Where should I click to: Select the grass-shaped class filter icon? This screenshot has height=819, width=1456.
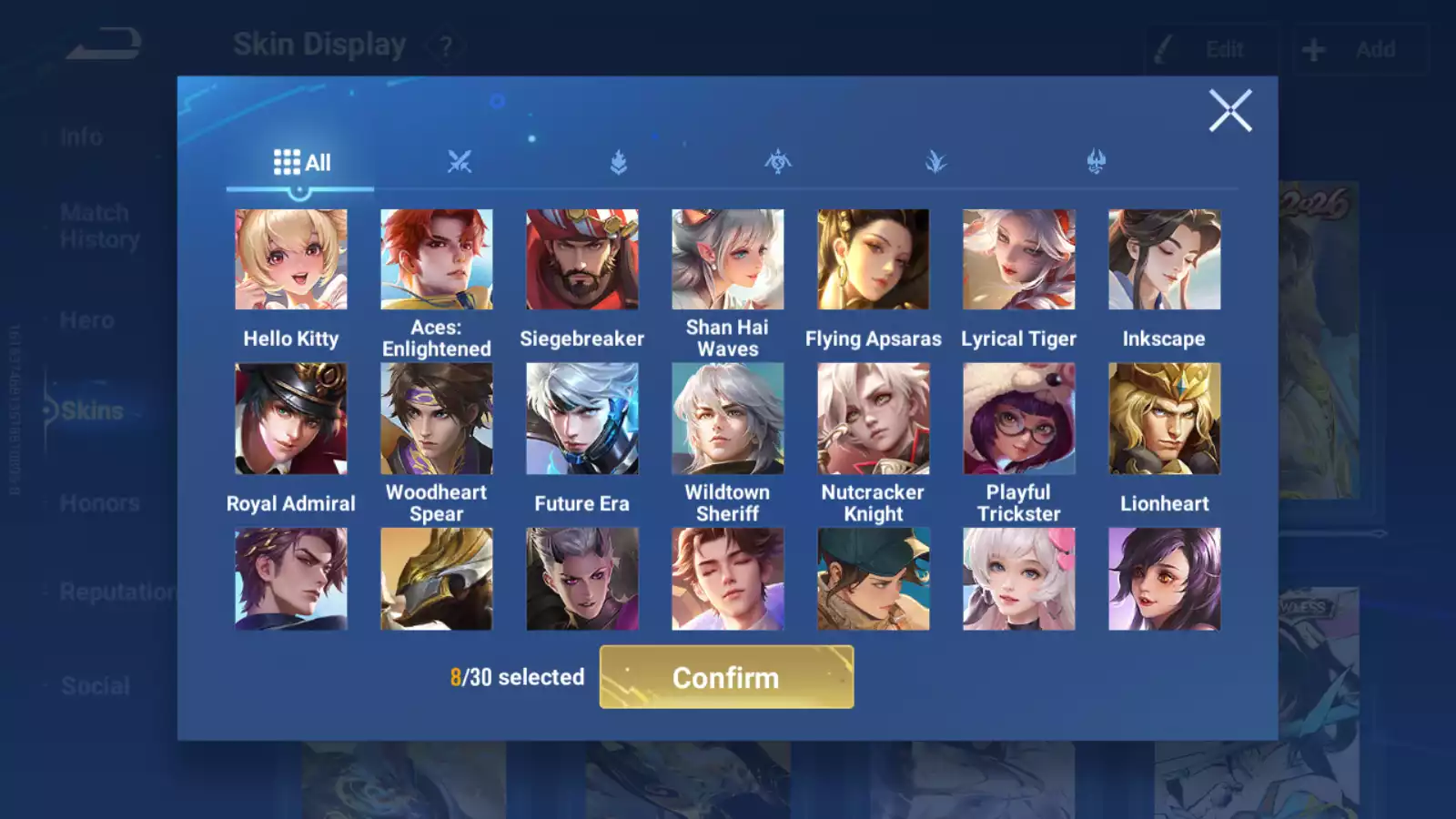(x=936, y=161)
